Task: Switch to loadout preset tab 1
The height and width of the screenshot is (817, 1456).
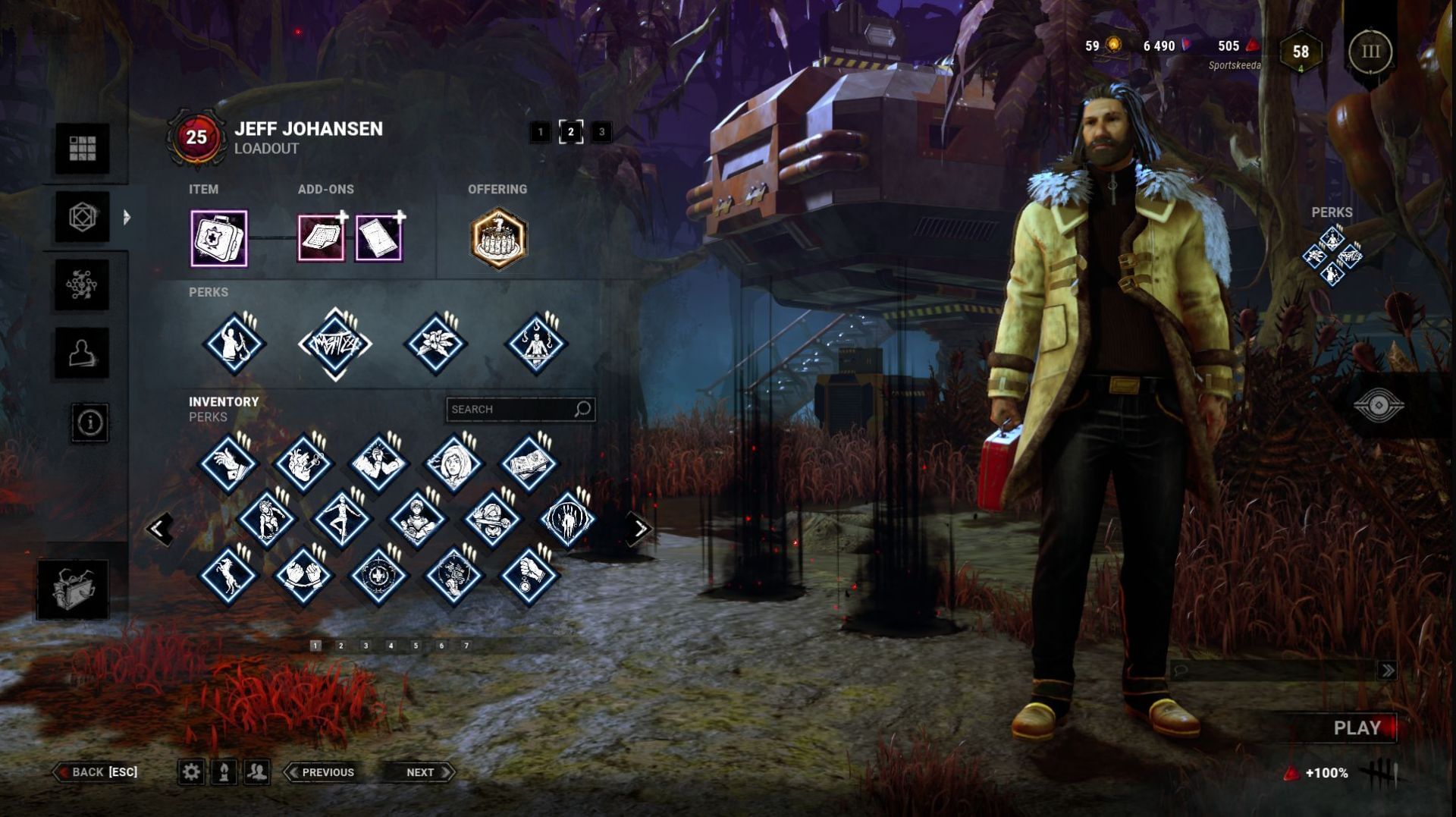Action: click(x=540, y=130)
